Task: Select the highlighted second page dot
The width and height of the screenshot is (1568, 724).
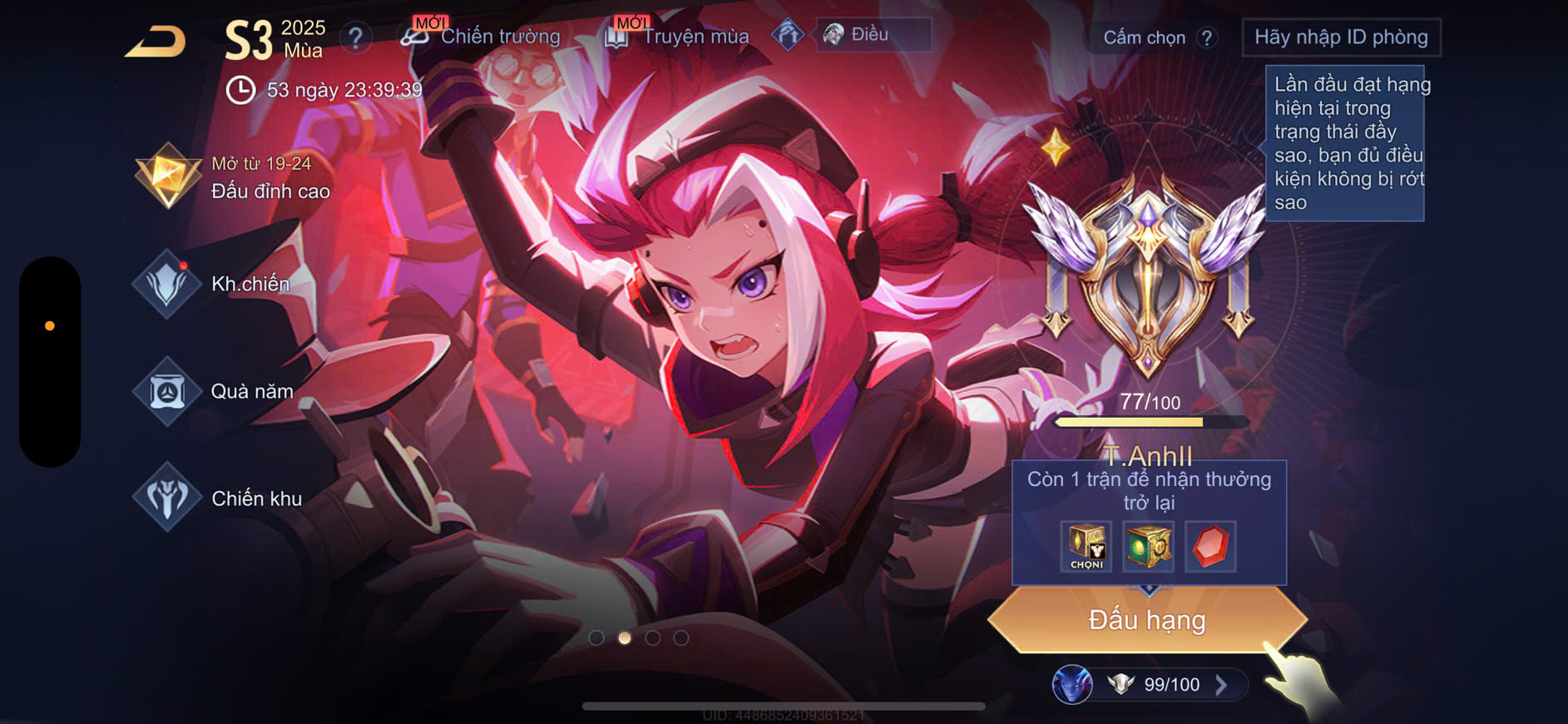Action: click(x=625, y=638)
